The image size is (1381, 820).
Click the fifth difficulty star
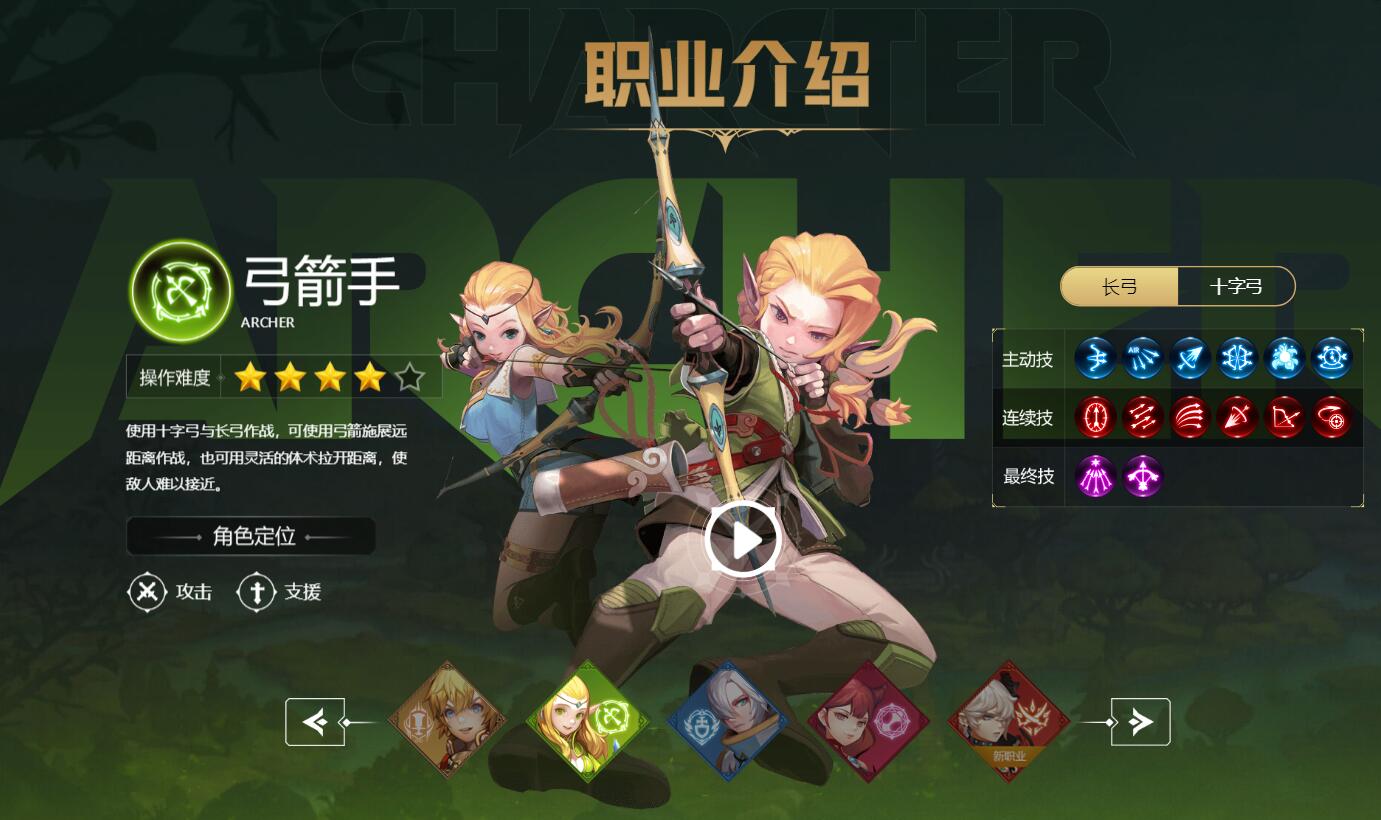click(409, 377)
